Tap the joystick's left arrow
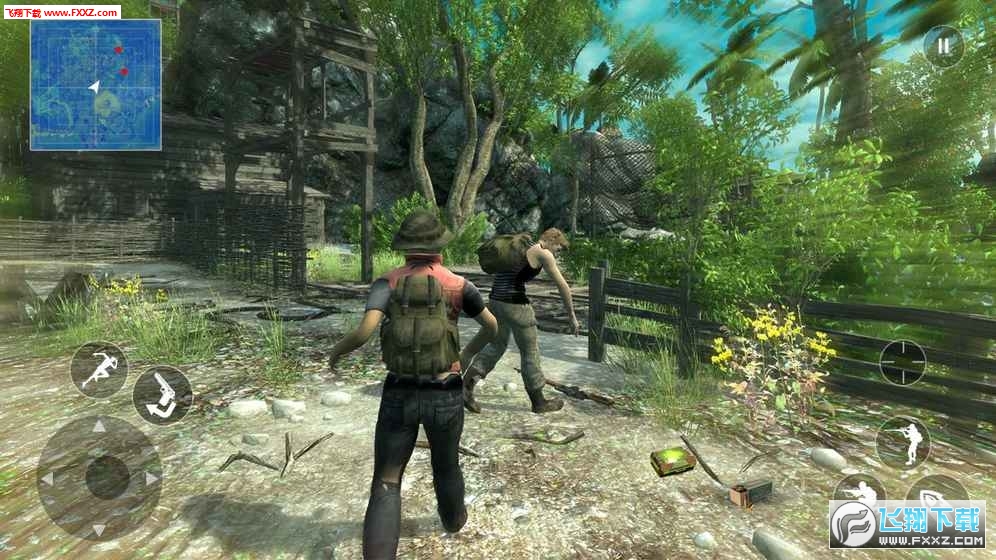This screenshot has width=996, height=560. click(49, 478)
